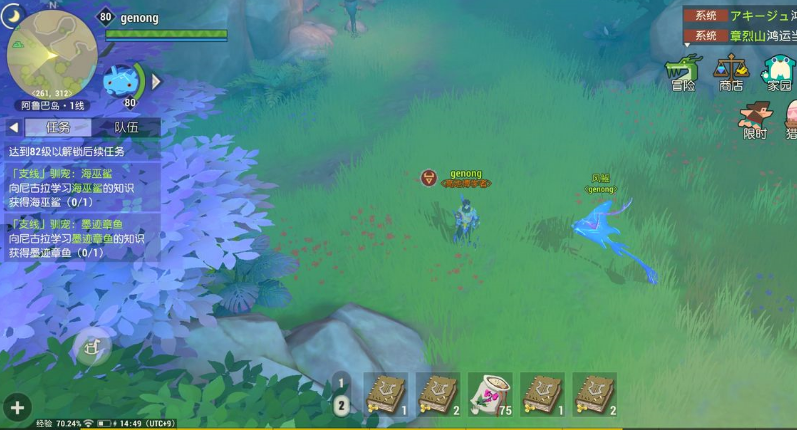Open the 商店 shop
797x430 pixels.
tap(731, 73)
